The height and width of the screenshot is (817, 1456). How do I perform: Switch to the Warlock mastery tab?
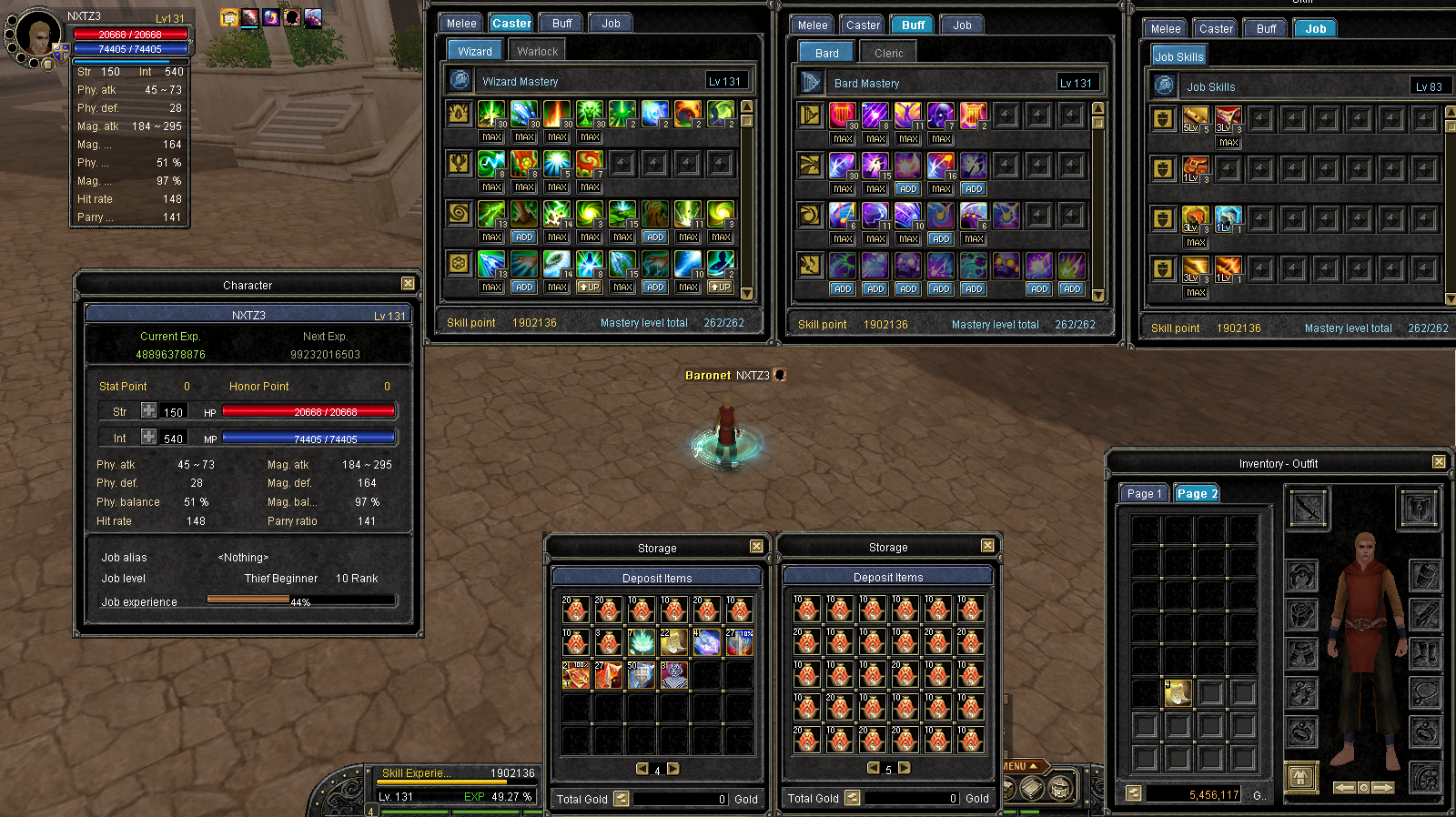[537, 51]
